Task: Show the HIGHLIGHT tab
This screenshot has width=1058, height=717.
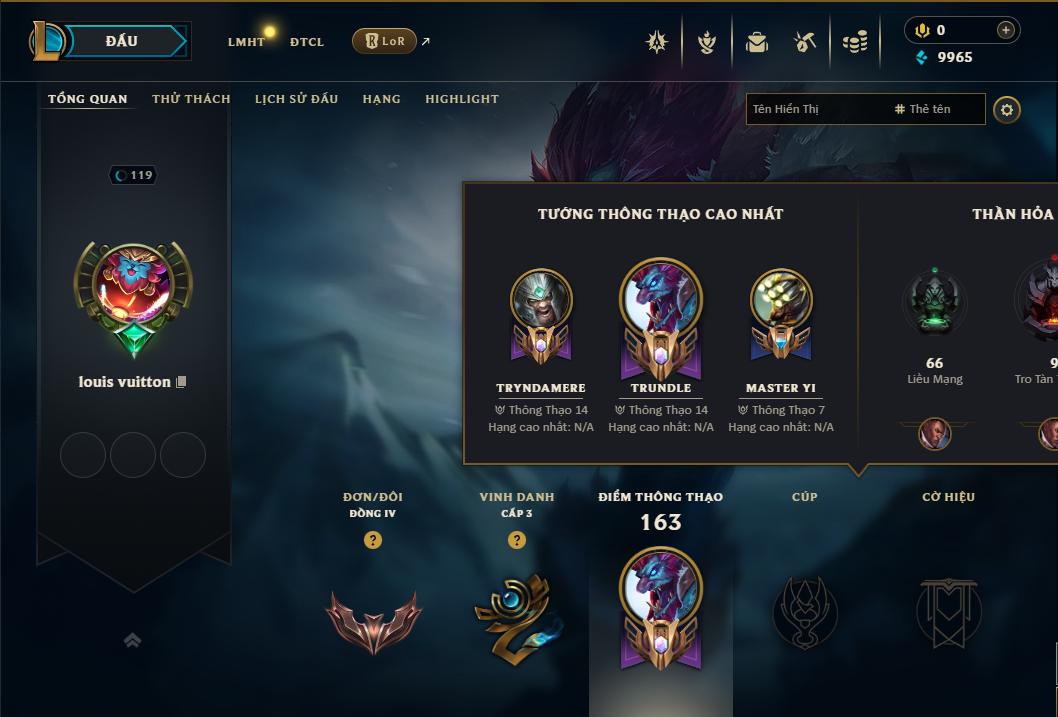Action: pyautogui.click(x=462, y=99)
